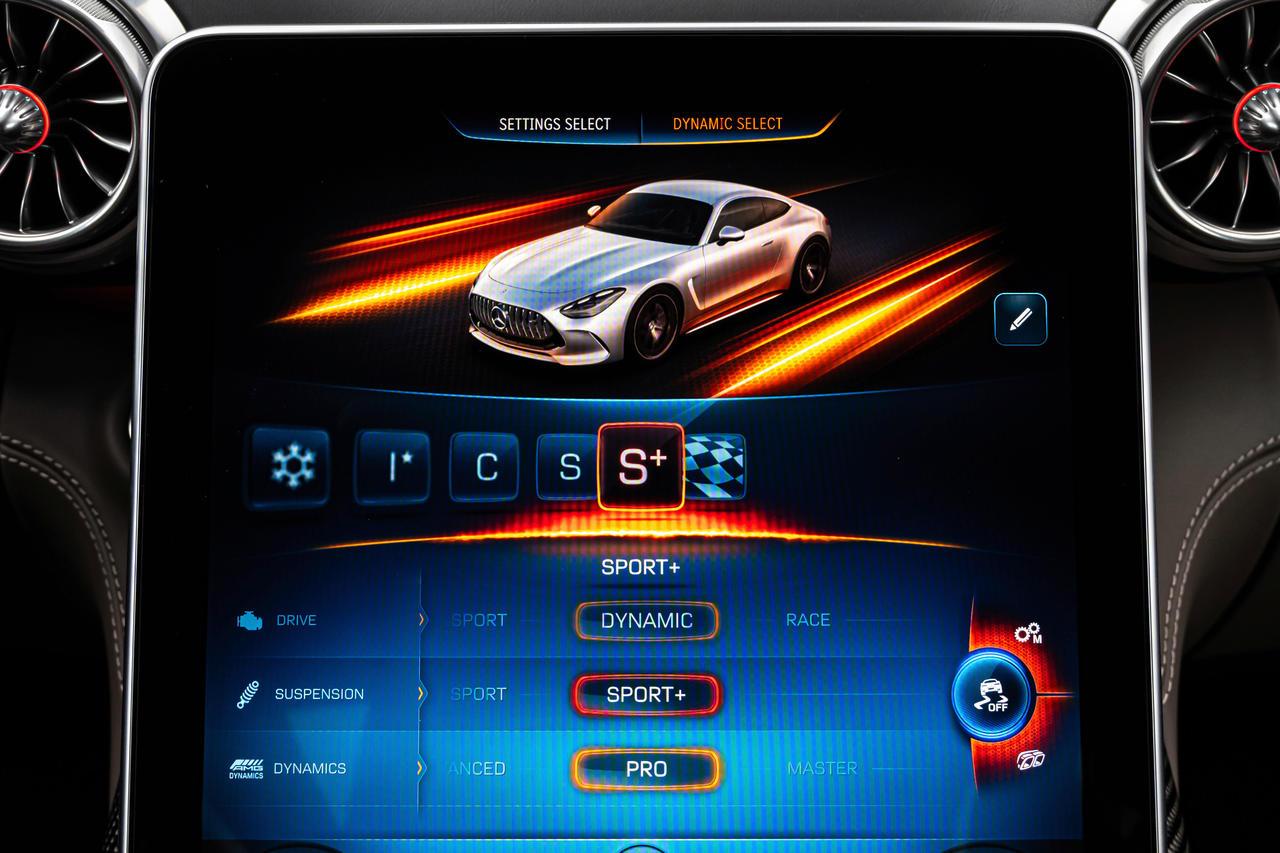1280x853 pixels.
Task: Activate the checkered flag Race mode
Action: (723, 465)
